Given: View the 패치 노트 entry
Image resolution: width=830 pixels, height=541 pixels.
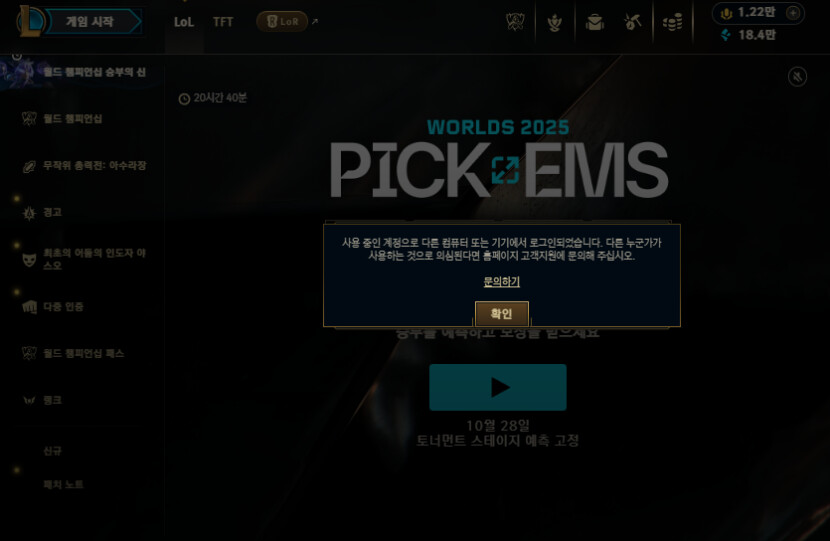Looking at the screenshot, I should (x=63, y=484).
